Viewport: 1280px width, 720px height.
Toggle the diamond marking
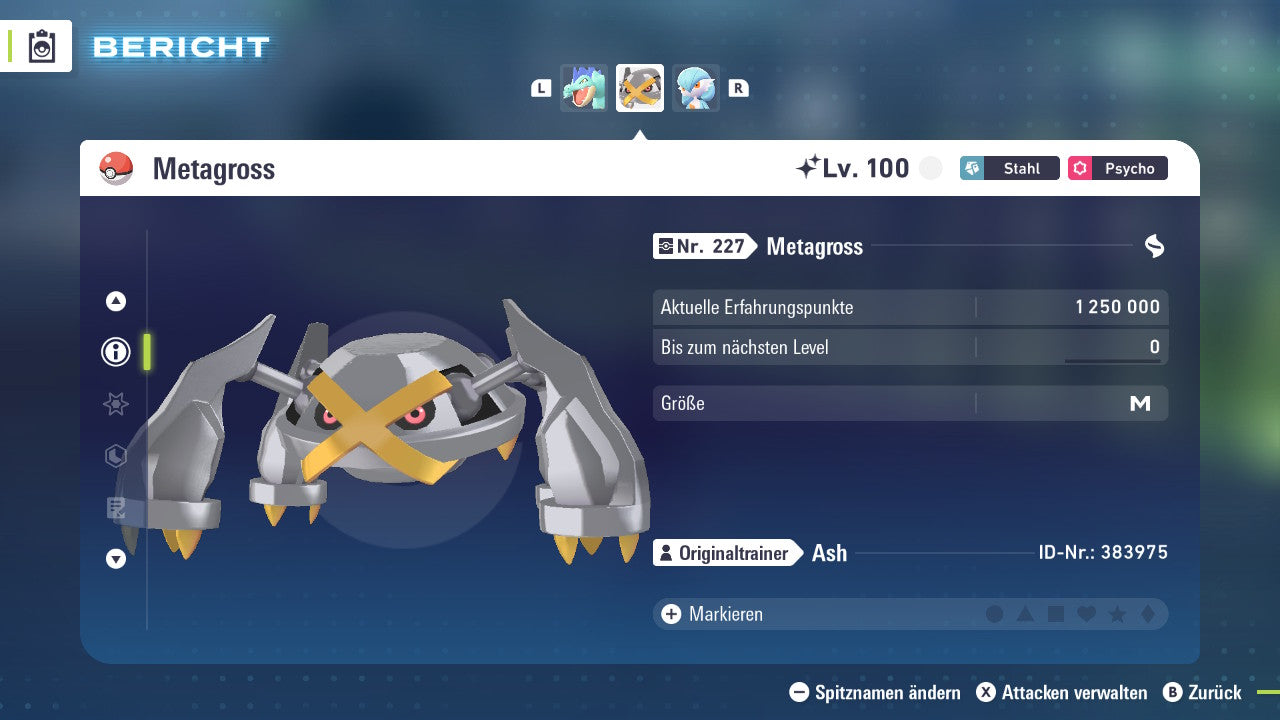pos(1147,614)
